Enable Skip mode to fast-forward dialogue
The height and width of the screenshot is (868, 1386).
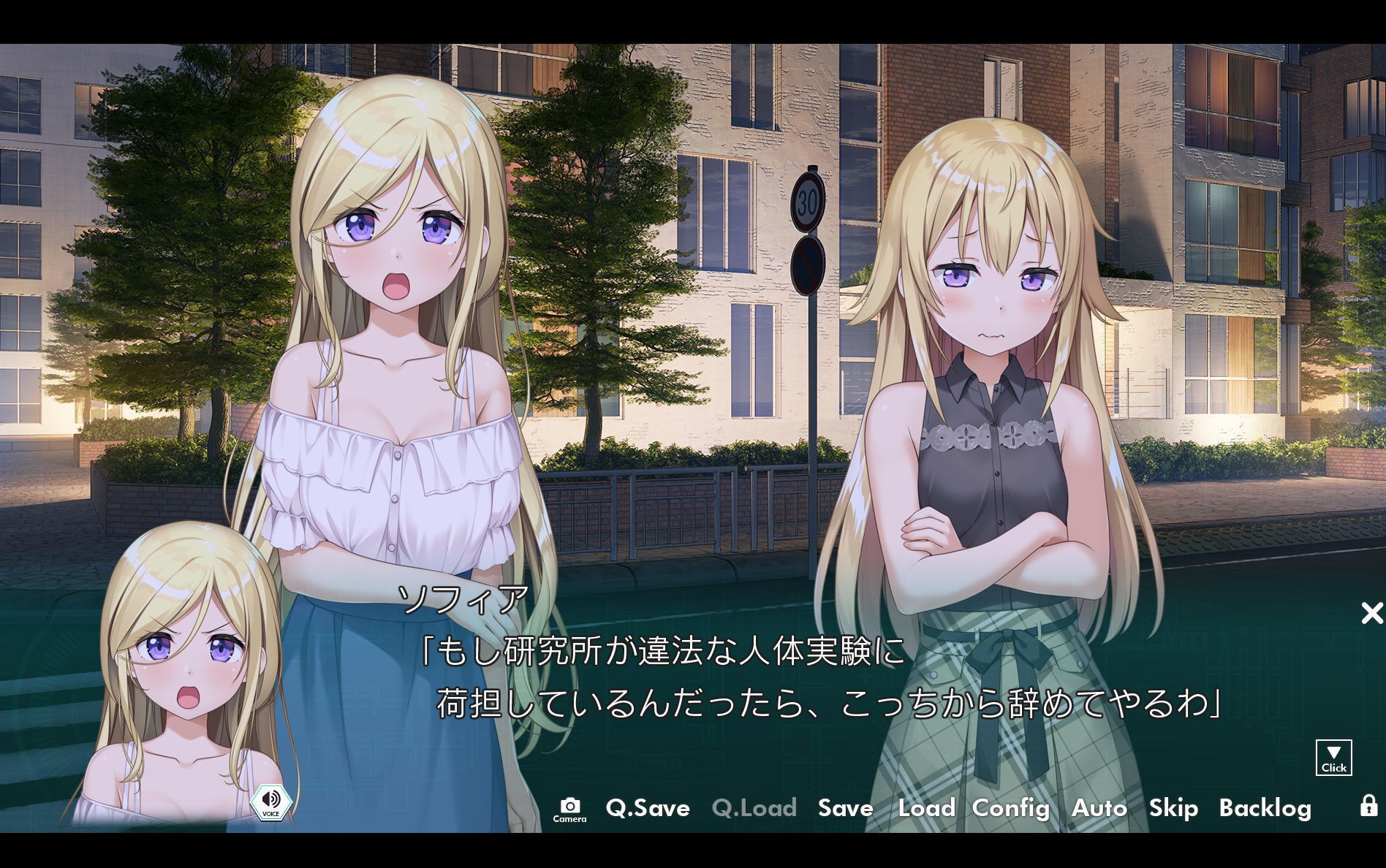tap(1173, 809)
